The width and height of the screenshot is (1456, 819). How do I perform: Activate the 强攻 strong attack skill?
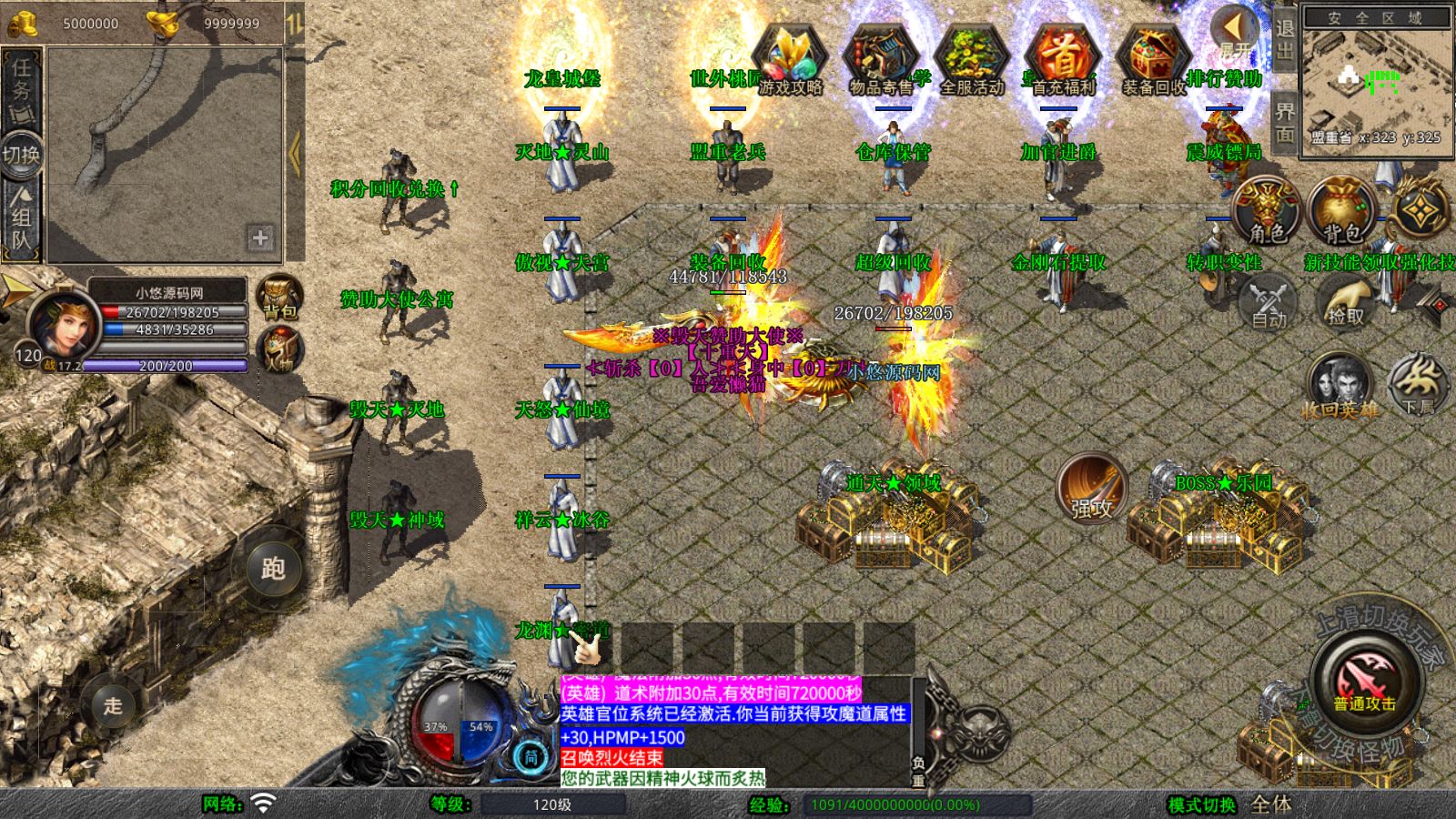click(1091, 489)
